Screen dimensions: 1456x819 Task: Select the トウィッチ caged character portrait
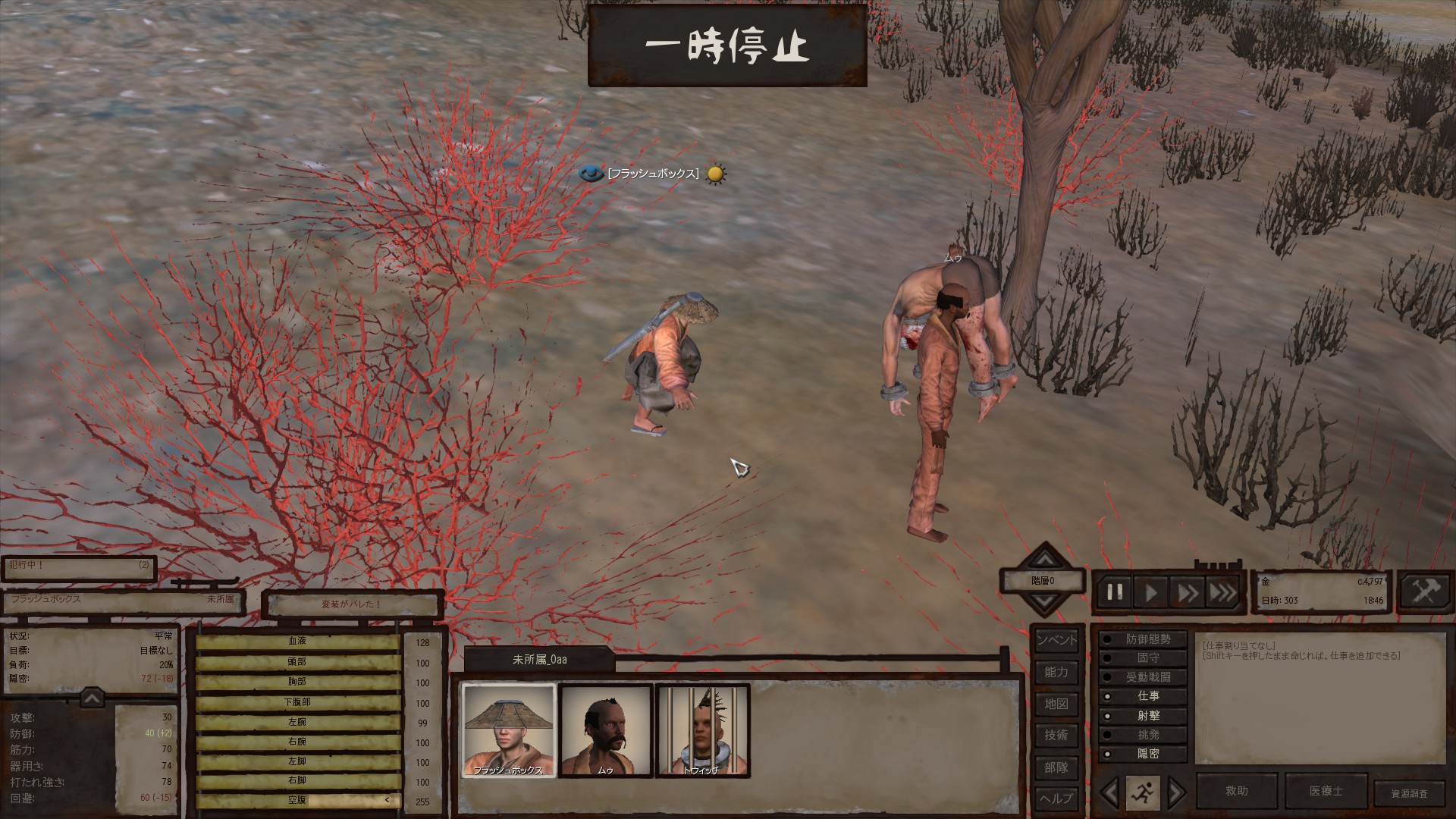coord(702,730)
